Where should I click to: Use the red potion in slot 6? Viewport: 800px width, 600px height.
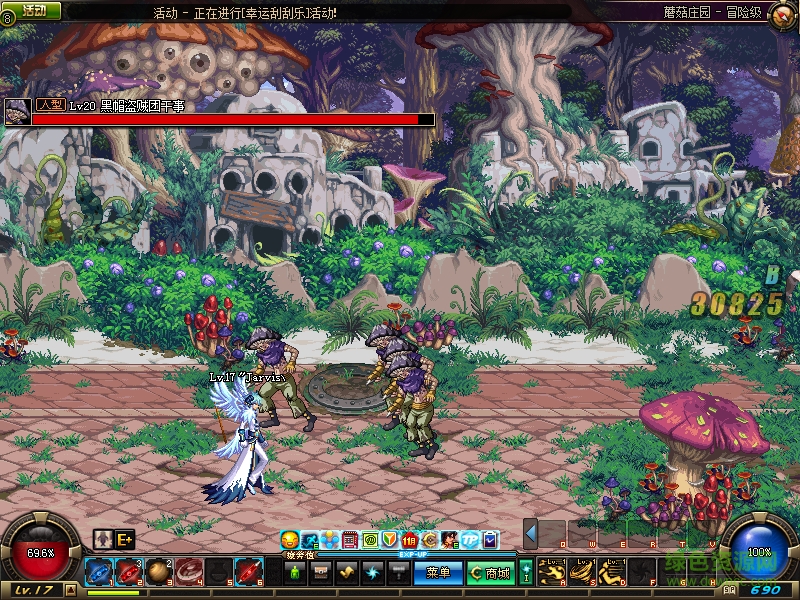pyautogui.click(x=249, y=573)
